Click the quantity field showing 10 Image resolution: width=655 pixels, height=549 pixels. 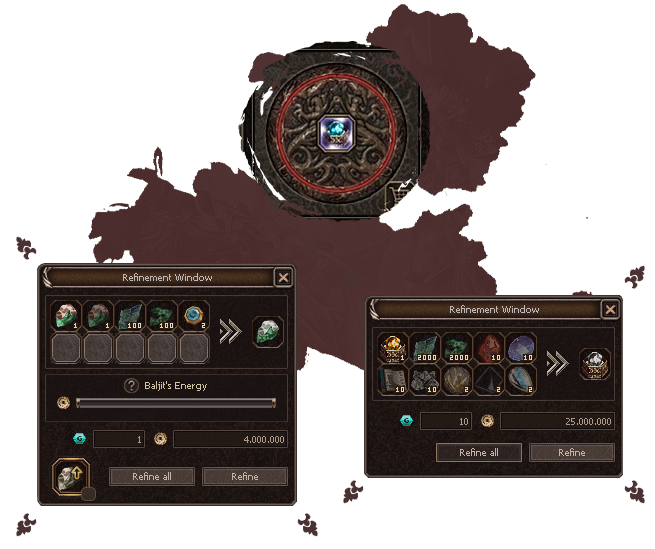click(x=446, y=422)
